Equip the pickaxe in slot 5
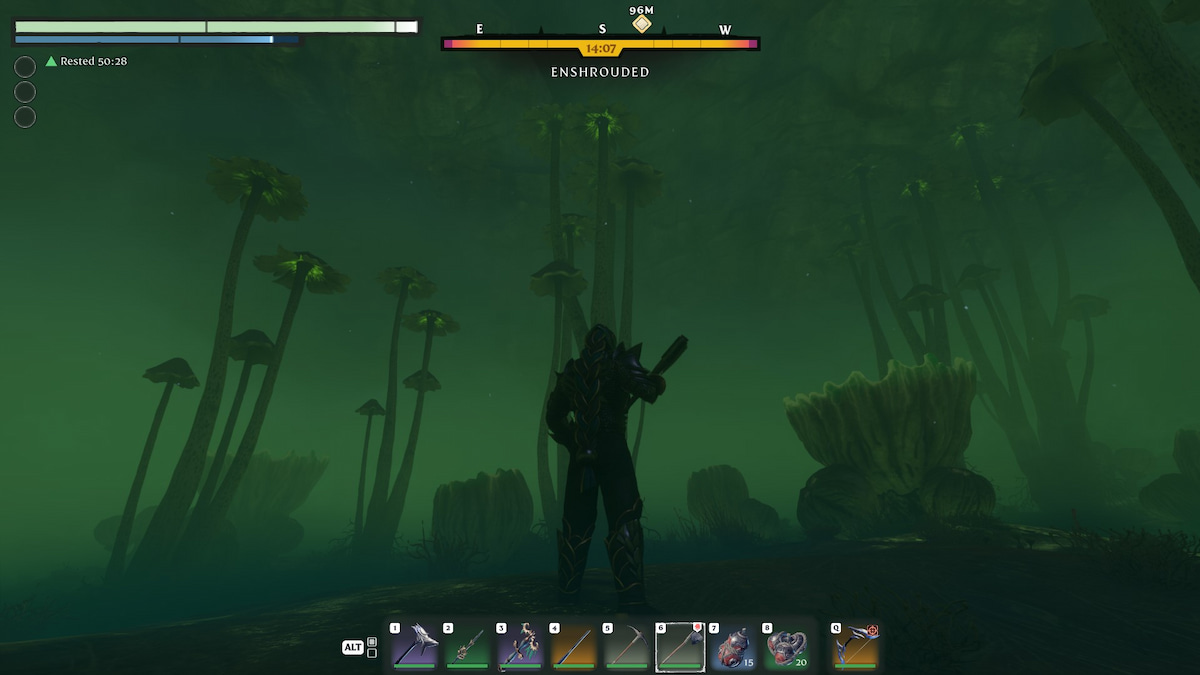Screen dimensions: 1200x675 pos(627,646)
